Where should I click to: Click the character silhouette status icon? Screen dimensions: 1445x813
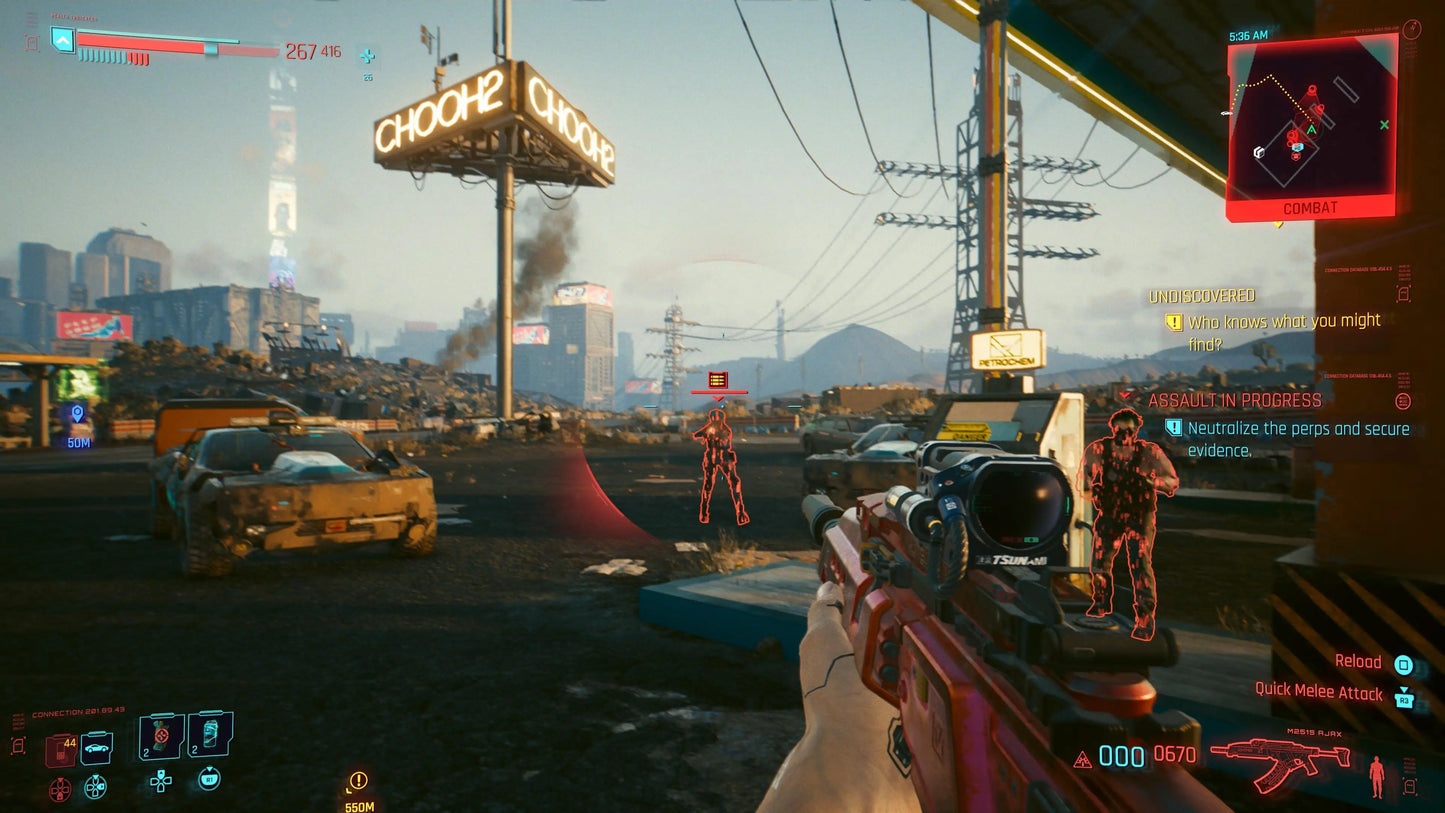(1377, 774)
